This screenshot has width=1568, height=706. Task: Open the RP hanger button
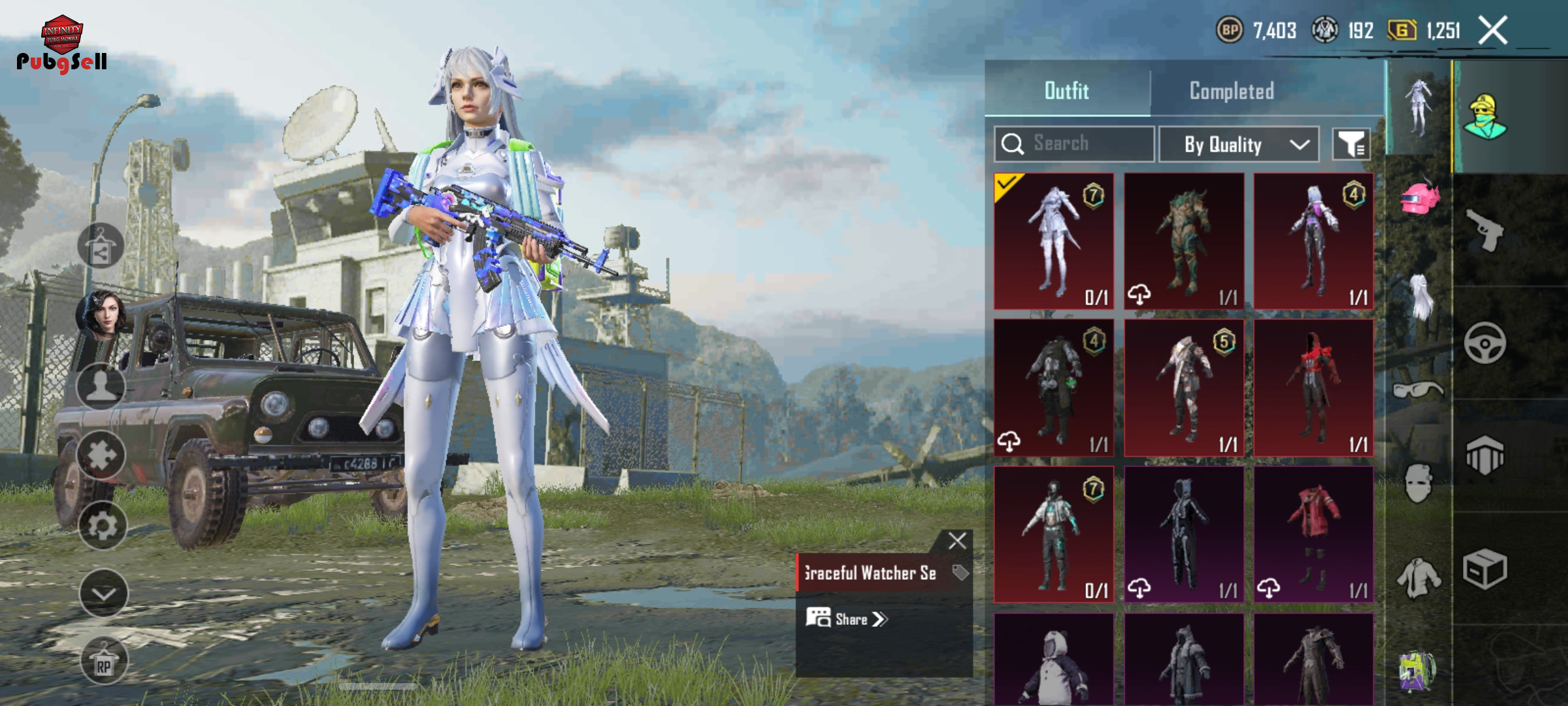click(104, 661)
